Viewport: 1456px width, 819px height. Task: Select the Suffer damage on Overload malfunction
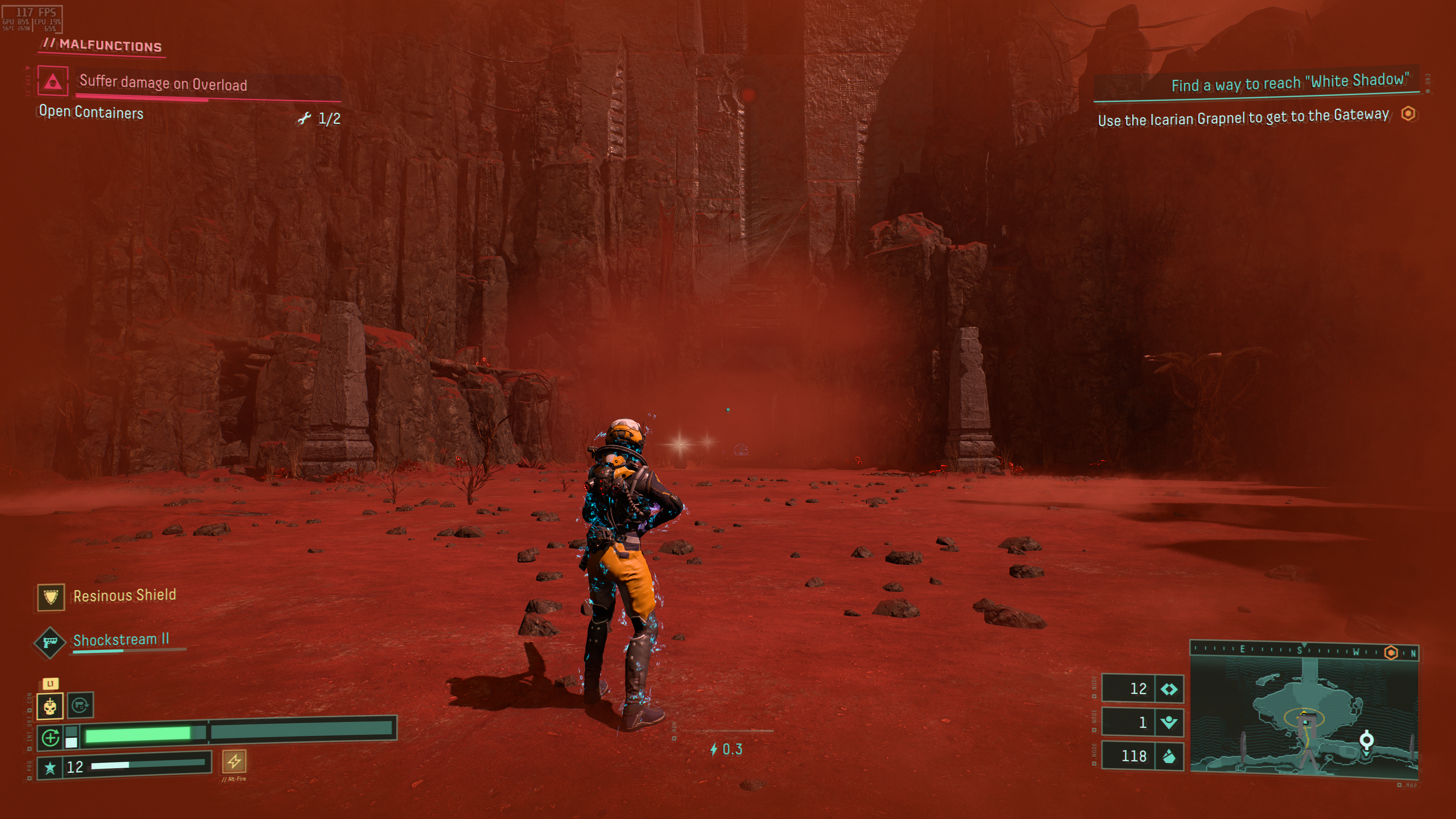[163, 84]
